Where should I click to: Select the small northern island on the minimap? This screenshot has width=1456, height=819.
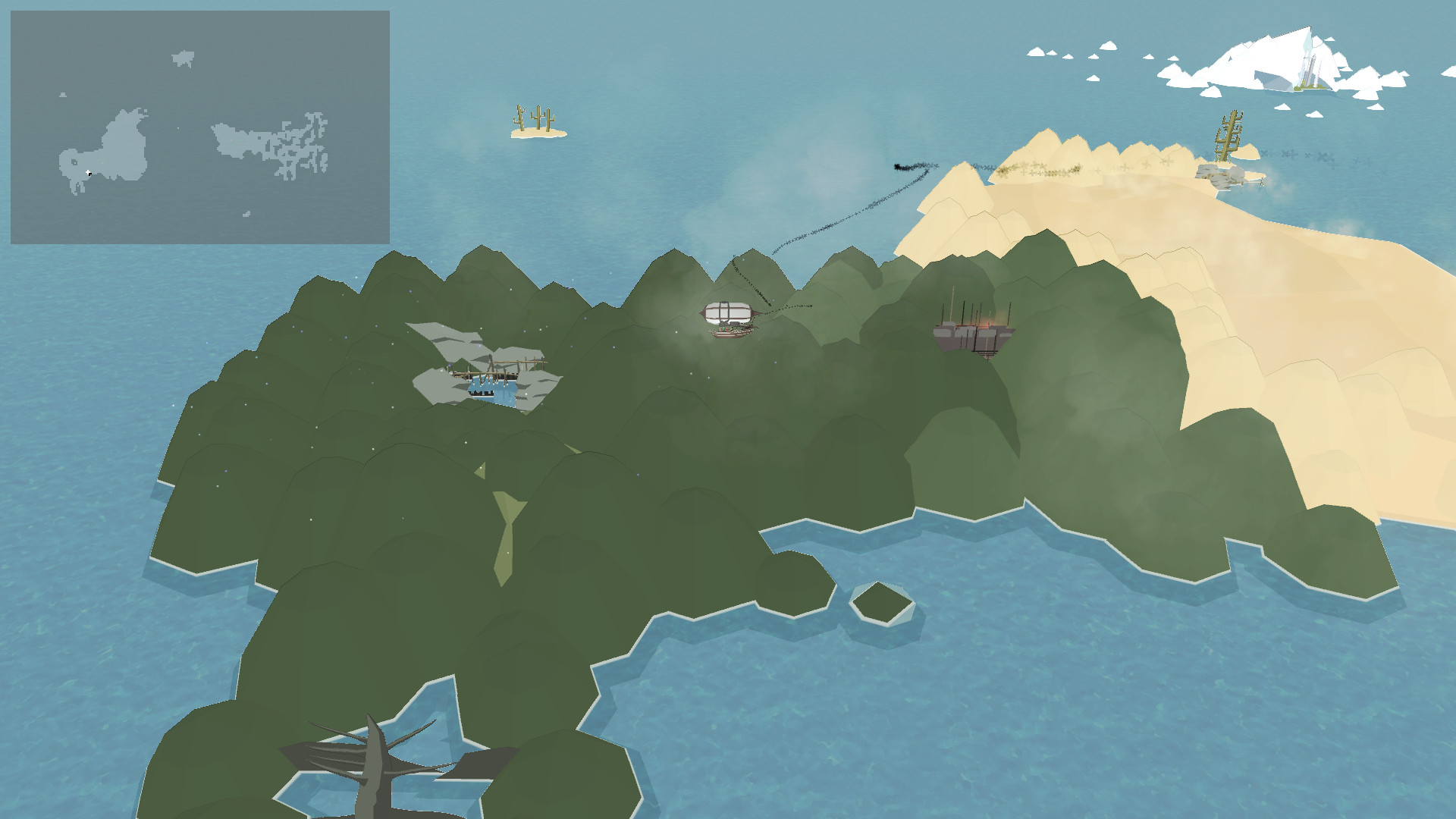click(x=184, y=58)
